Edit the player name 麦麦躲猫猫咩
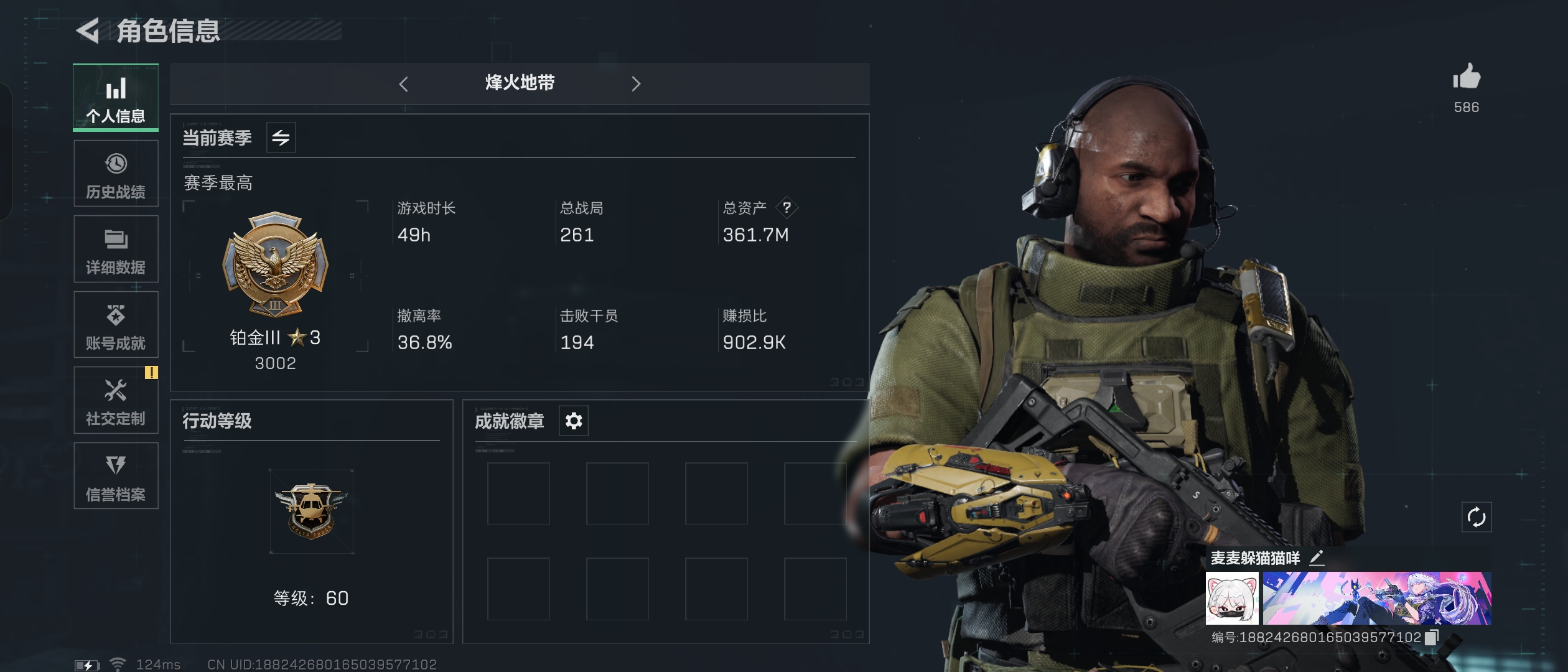The height and width of the screenshot is (672, 1568). pos(1317,558)
